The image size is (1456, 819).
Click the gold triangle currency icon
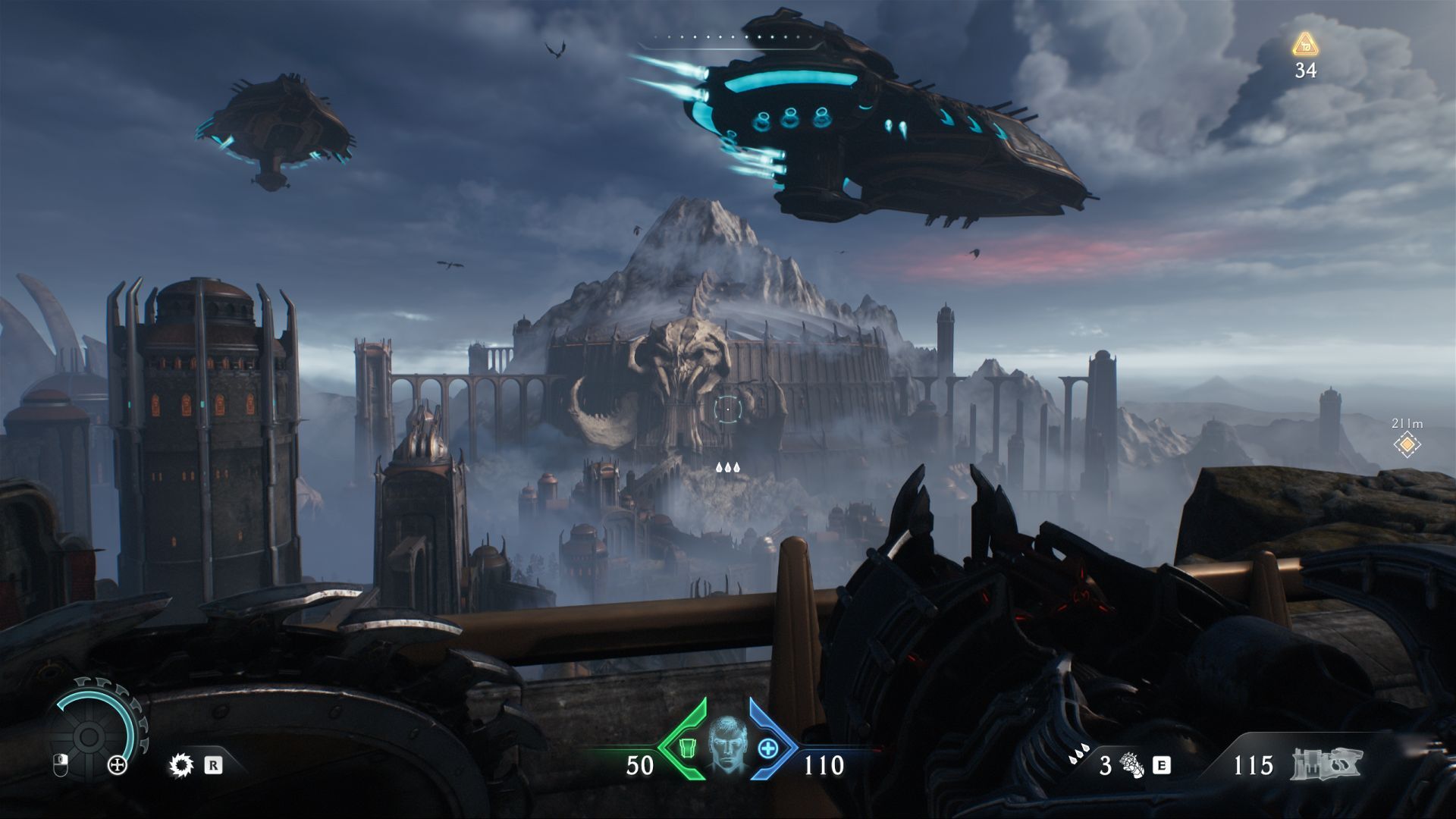pos(1304,44)
